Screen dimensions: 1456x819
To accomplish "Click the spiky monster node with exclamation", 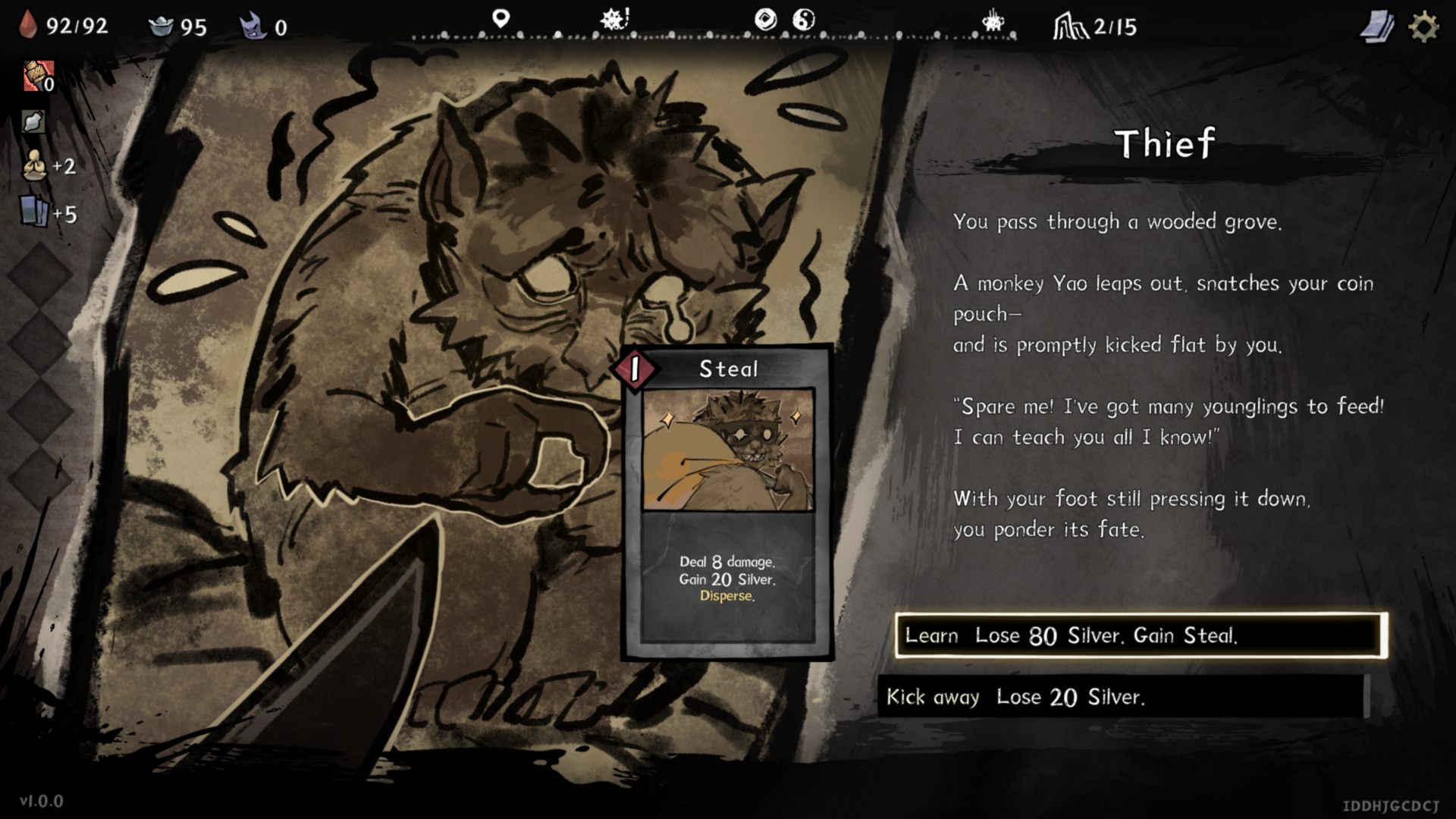I will click(x=614, y=20).
